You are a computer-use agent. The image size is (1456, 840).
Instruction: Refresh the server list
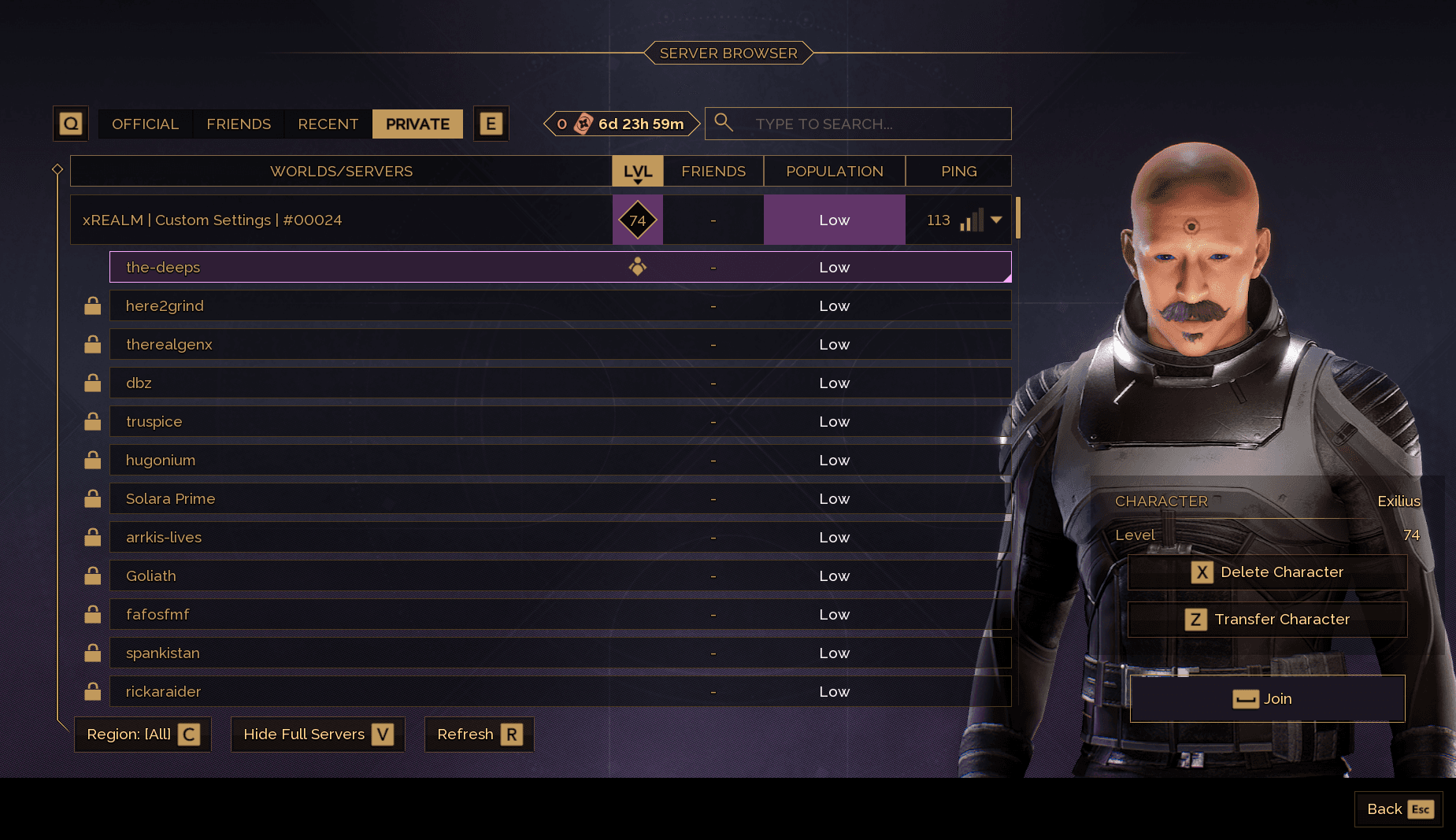coord(479,735)
